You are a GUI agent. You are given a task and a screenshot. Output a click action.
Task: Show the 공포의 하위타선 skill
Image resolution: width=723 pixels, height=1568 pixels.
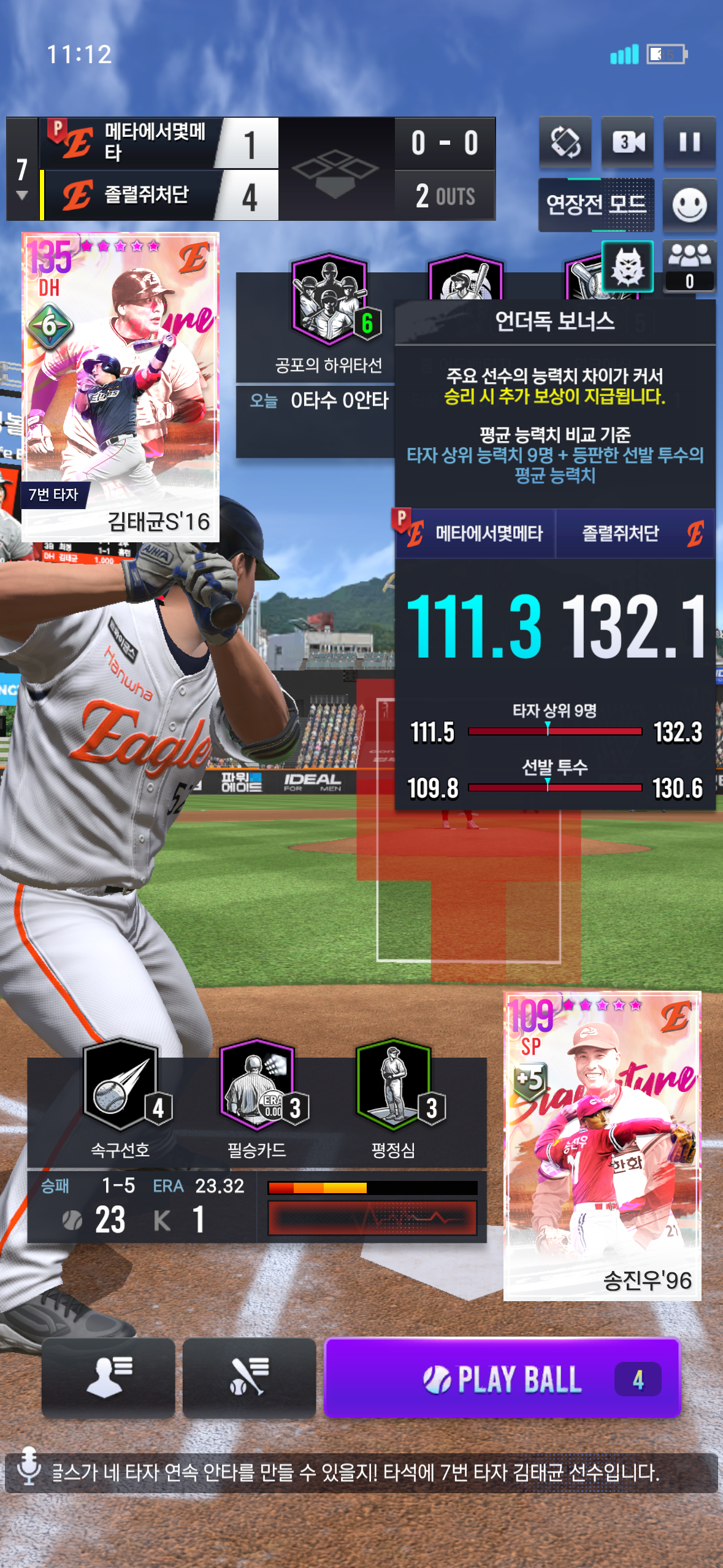pos(329,301)
